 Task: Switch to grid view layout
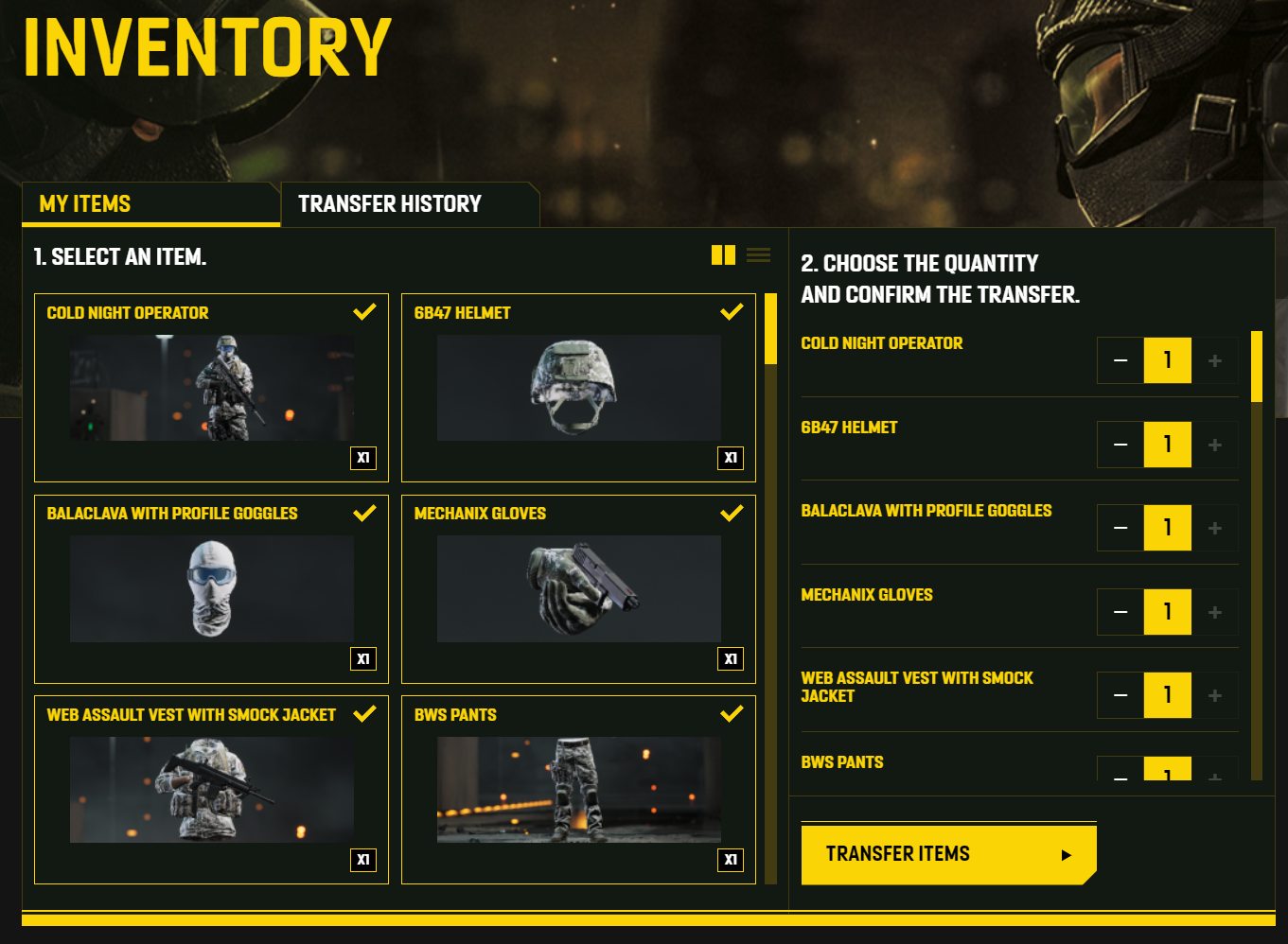(x=723, y=255)
